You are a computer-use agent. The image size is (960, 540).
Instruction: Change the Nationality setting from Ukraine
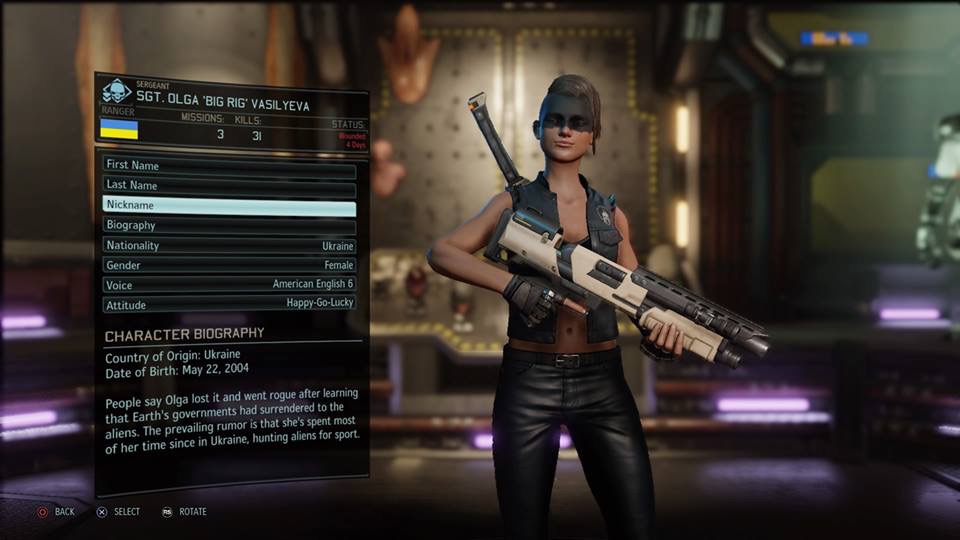point(229,246)
